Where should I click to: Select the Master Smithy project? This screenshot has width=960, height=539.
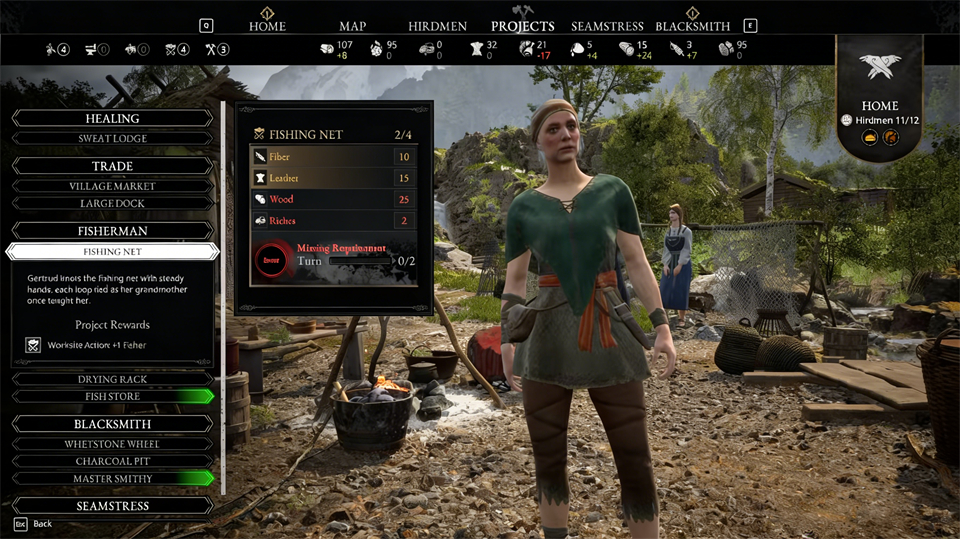click(x=112, y=478)
